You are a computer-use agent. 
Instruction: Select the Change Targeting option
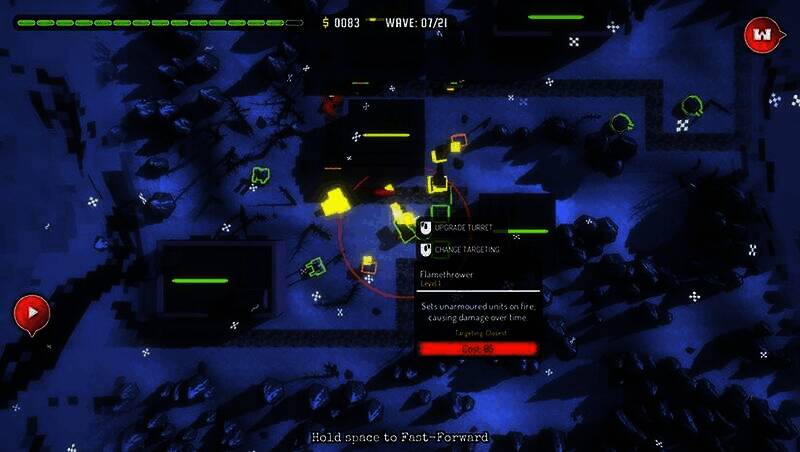[x=466, y=249]
